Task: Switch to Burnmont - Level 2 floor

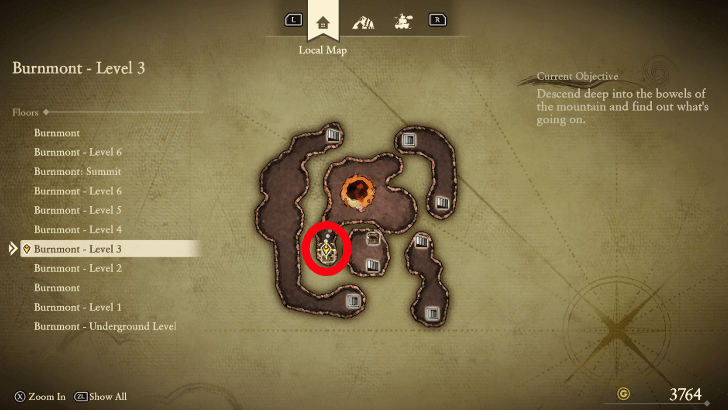Action: 78,268
